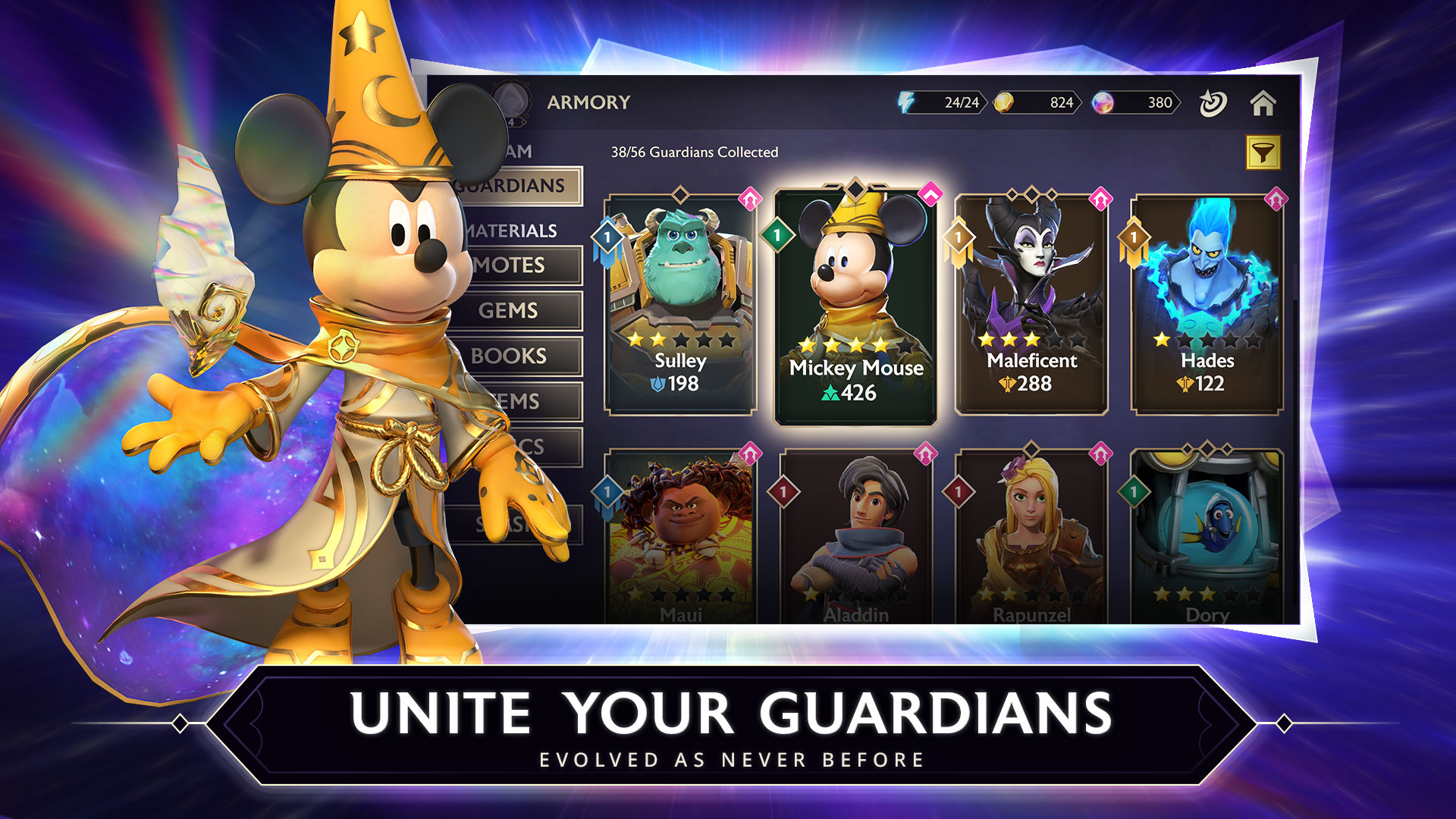Image resolution: width=1456 pixels, height=819 pixels.
Task: Check the 38/56 Guardians Collected counter
Action: pyautogui.click(x=694, y=152)
